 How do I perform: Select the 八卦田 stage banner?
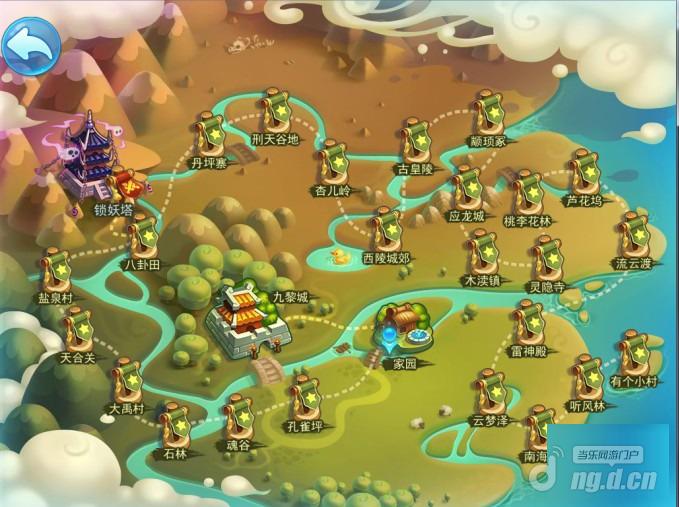click(x=141, y=237)
